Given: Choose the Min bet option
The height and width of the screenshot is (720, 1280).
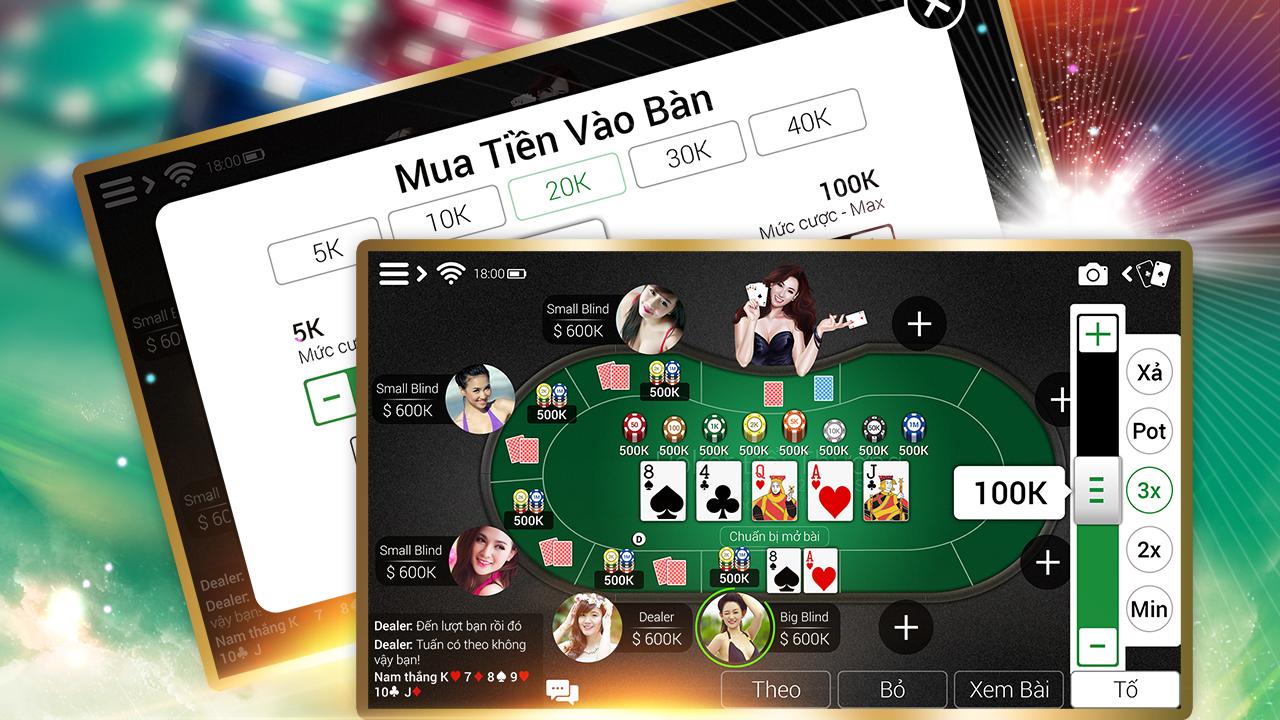Looking at the screenshot, I should coord(1149,609).
